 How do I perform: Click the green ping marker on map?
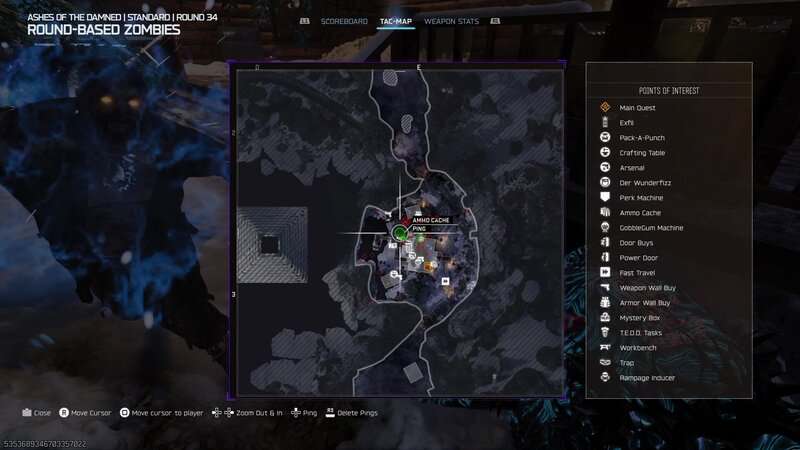(399, 233)
